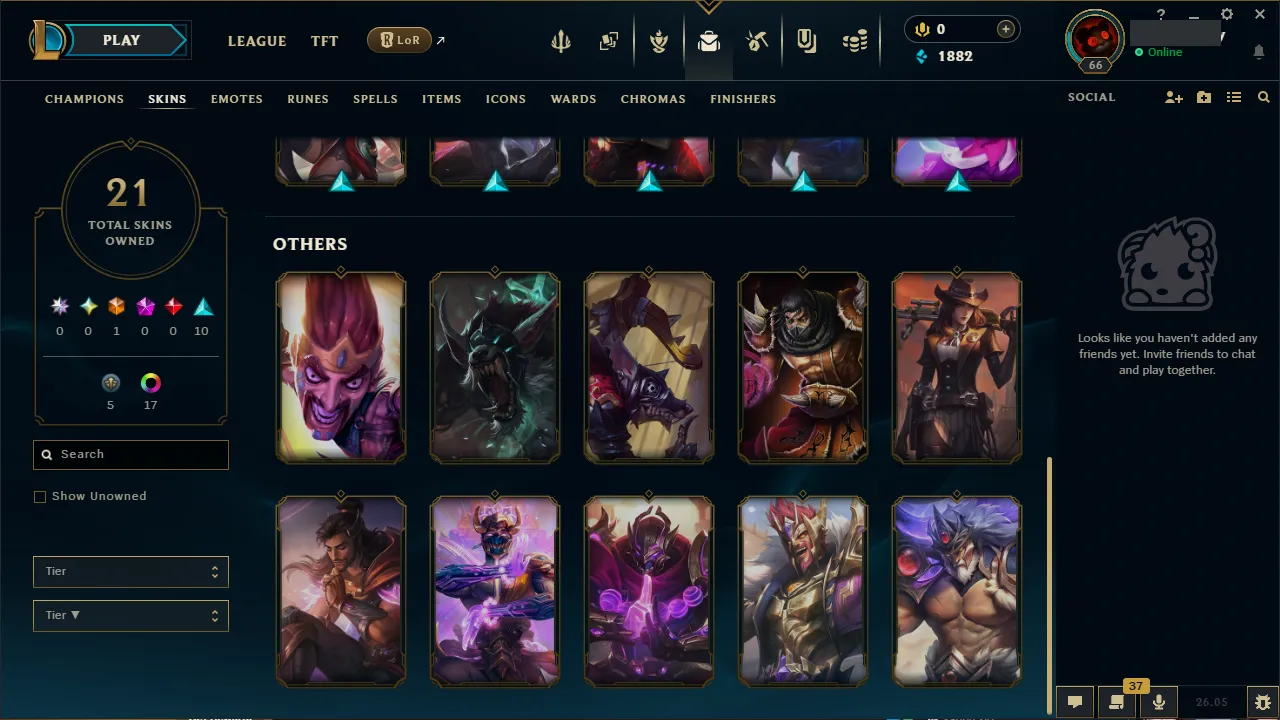
Task: Select the TFT game mode
Action: [324, 41]
